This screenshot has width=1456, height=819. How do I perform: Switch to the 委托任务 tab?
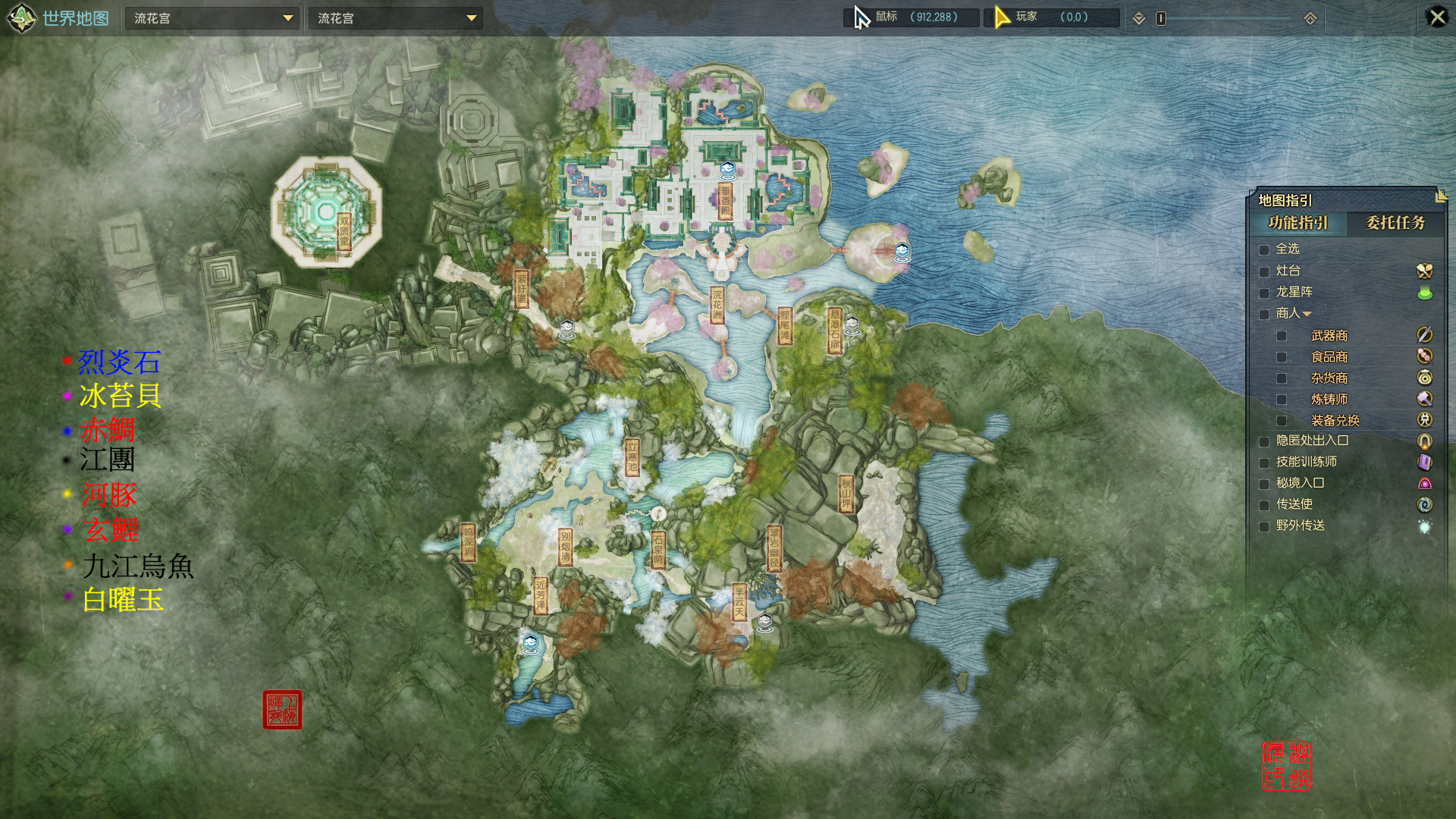(x=1395, y=223)
